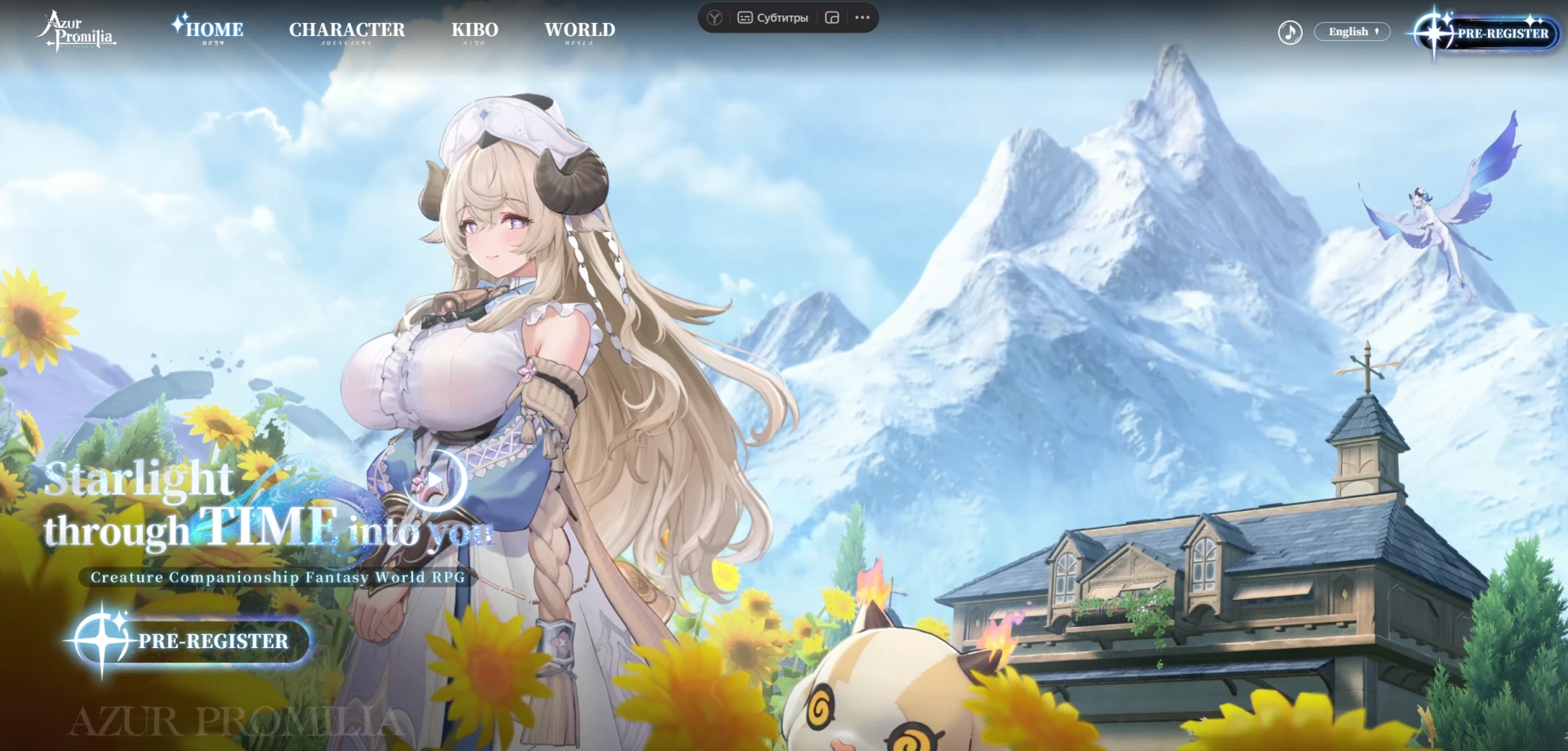The image size is (1568, 751).
Task: Open the WORLD navigation tab
Action: pyautogui.click(x=580, y=30)
